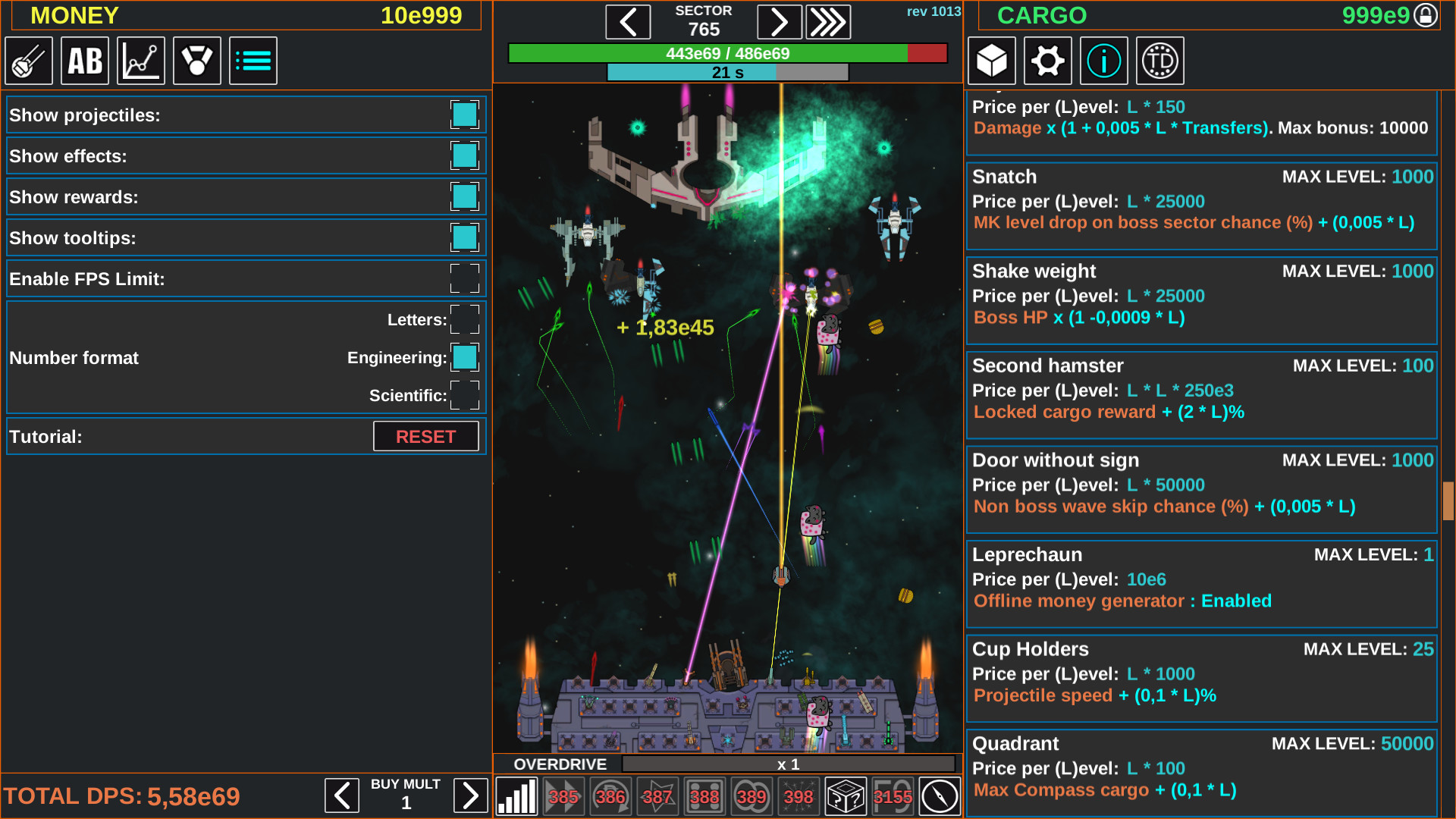Advance to the next sector

[x=780, y=21]
